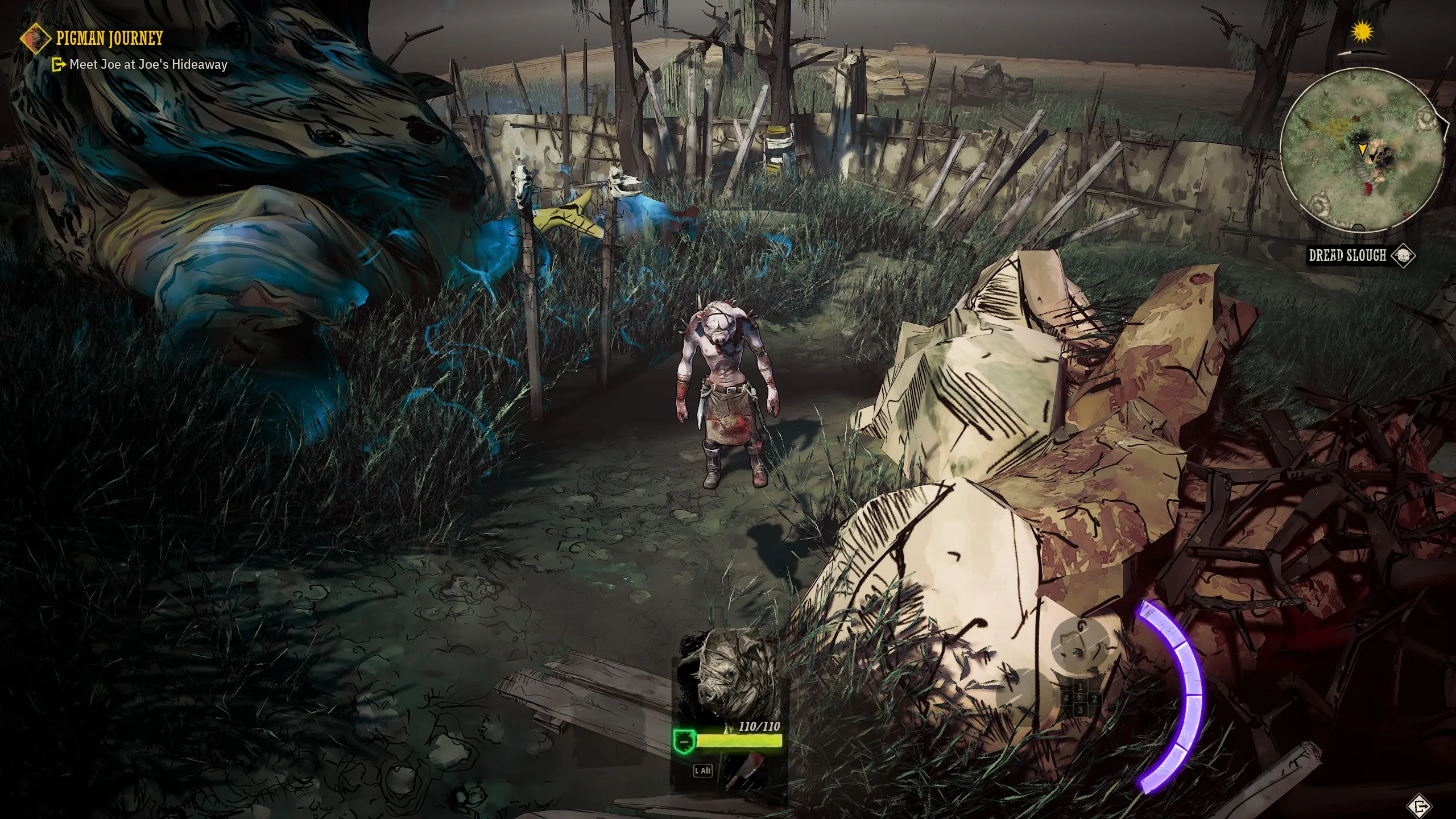Click the Dread Slough location label
The image size is (1456, 819).
tap(1347, 256)
